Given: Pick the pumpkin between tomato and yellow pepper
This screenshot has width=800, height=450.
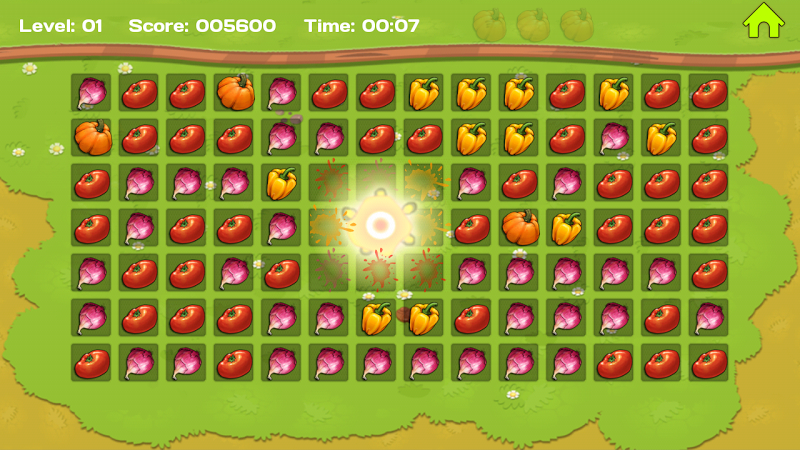Looking at the screenshot, I should (x=520, y=228).
